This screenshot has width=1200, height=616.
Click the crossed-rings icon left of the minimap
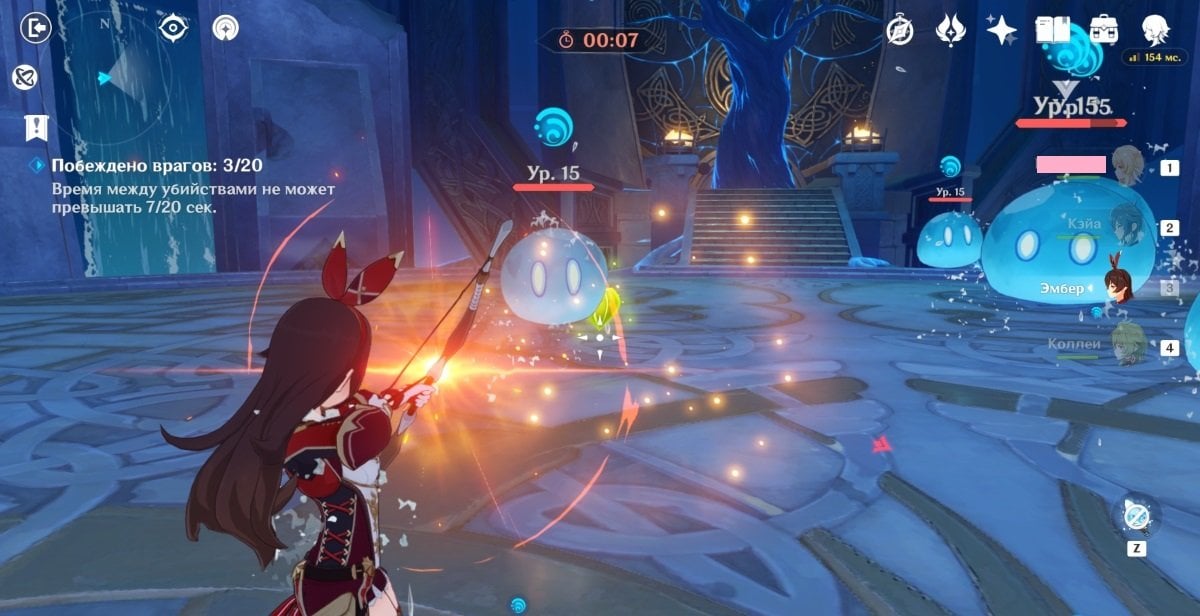25,77
